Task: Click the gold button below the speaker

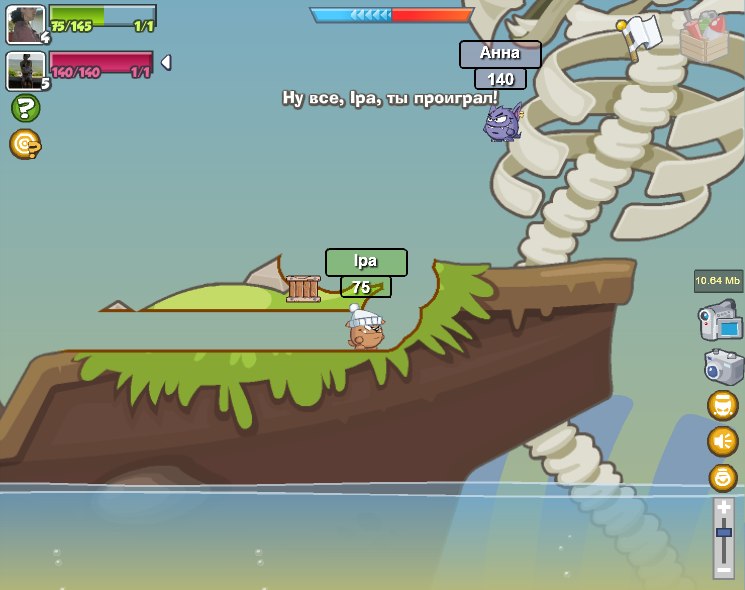Action: coord(722,477)
